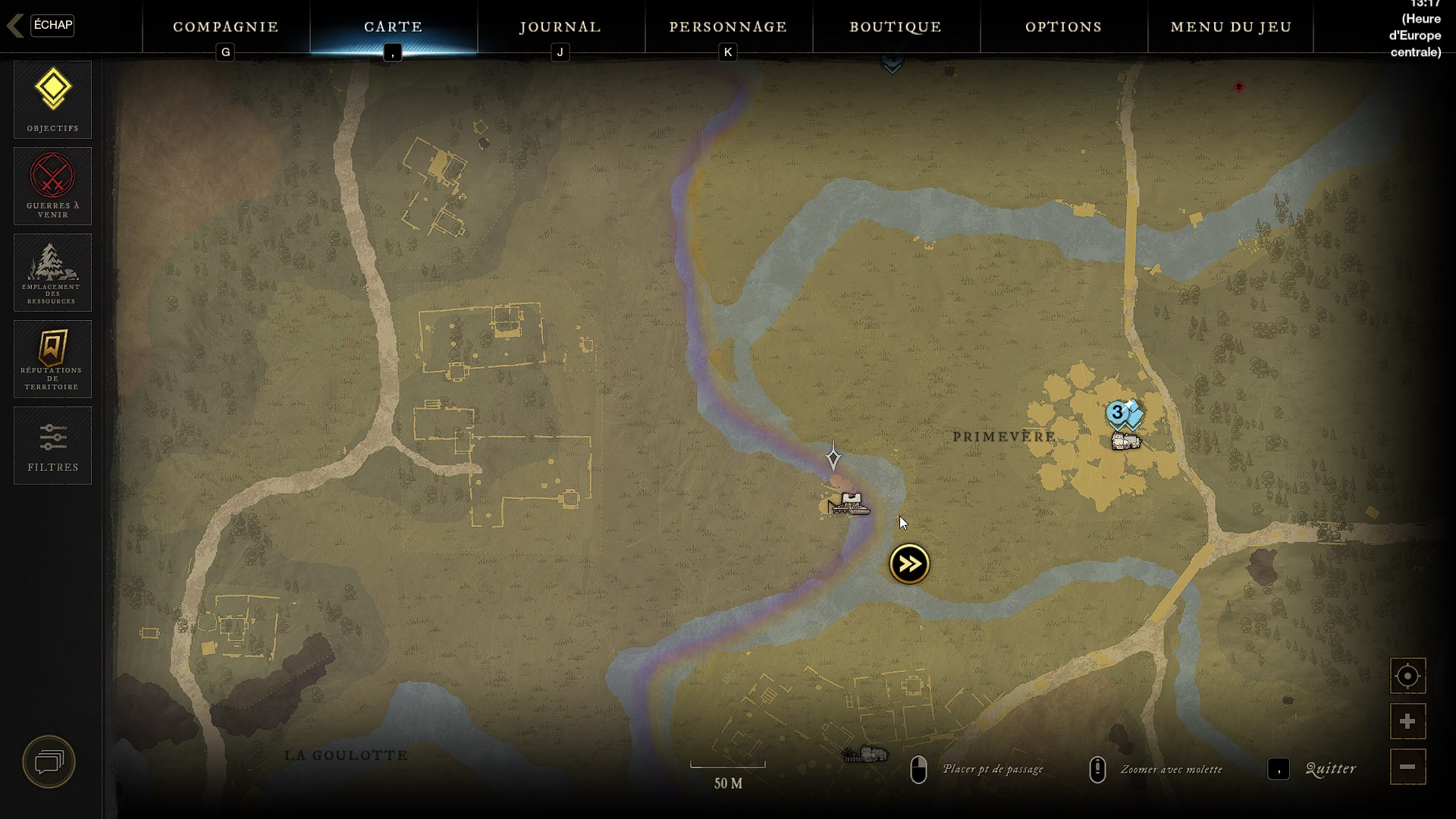Show the Objectifs panel
1456x819 pixels.
pyautogui.click(x=52, y=99)
